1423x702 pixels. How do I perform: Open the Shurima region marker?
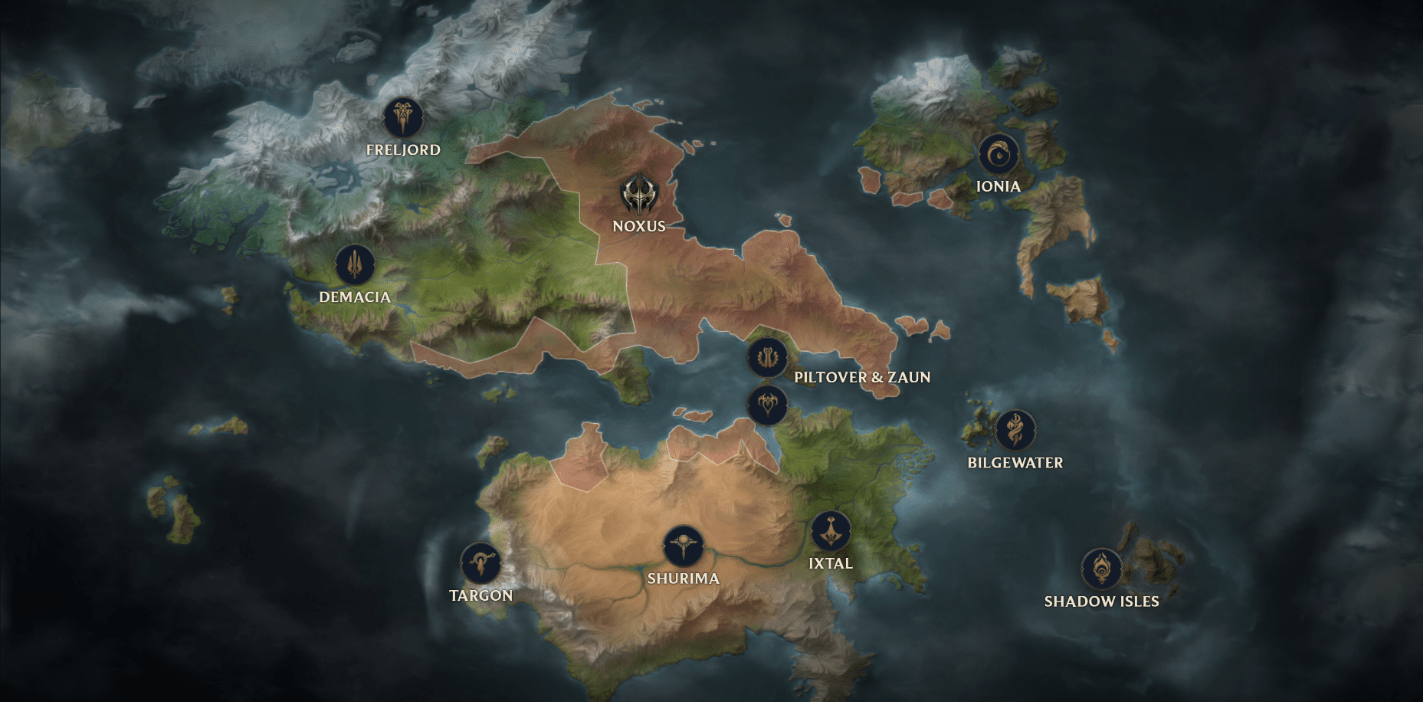coord(683,546)
